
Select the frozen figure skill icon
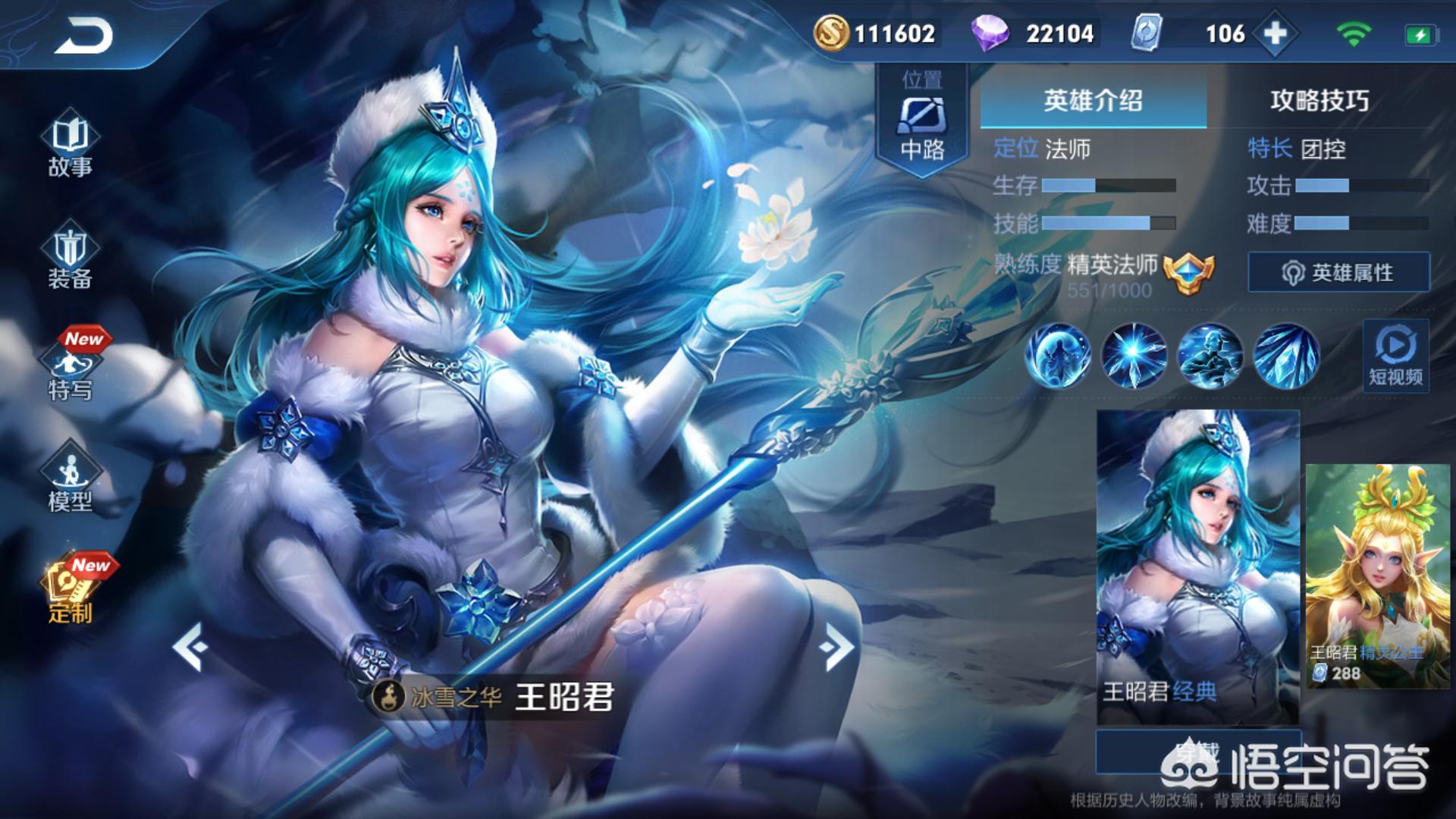[x=1210, y=356]
